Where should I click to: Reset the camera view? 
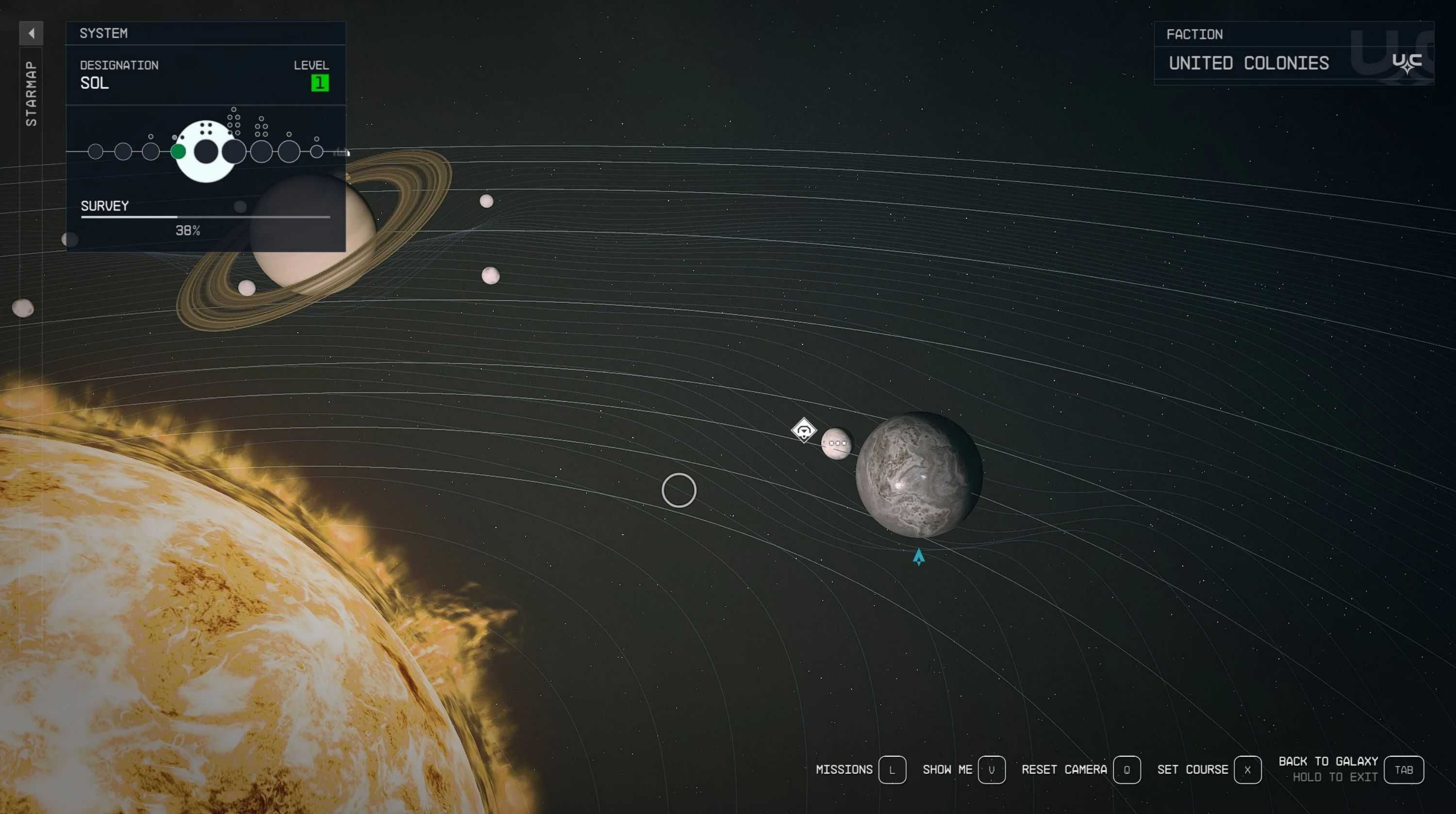[x=1126, y=769]
